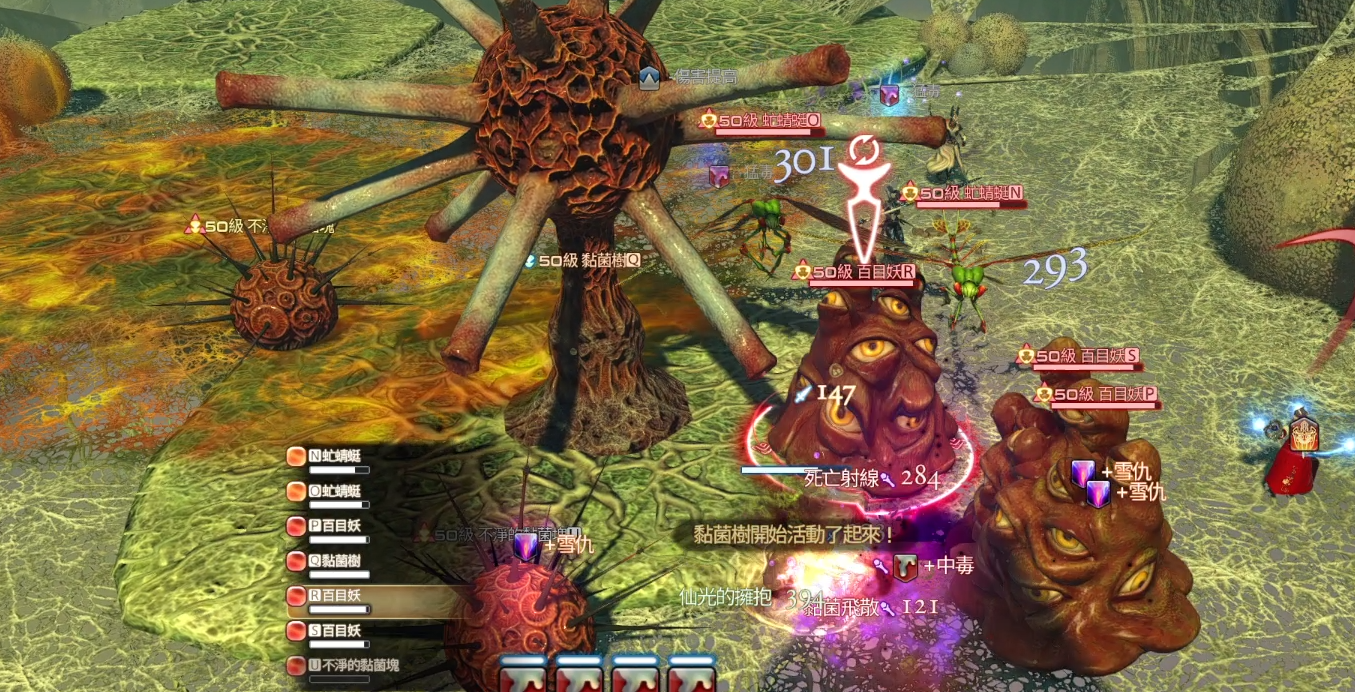Target the 虹蜻蜓 N nameplate

tap(970, 193)
